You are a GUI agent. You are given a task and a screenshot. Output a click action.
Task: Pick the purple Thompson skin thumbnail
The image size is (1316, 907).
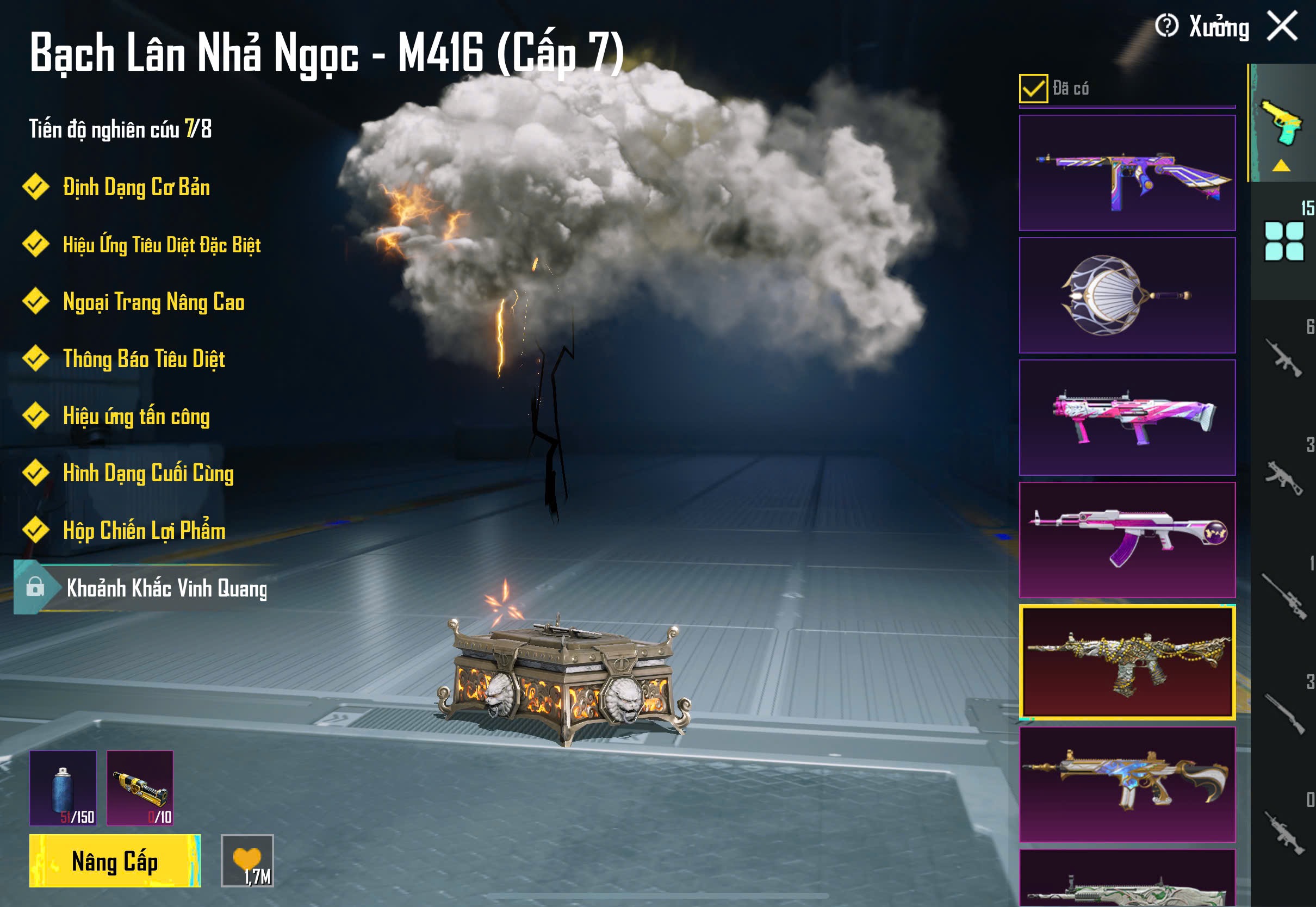tap(1127, 173)
